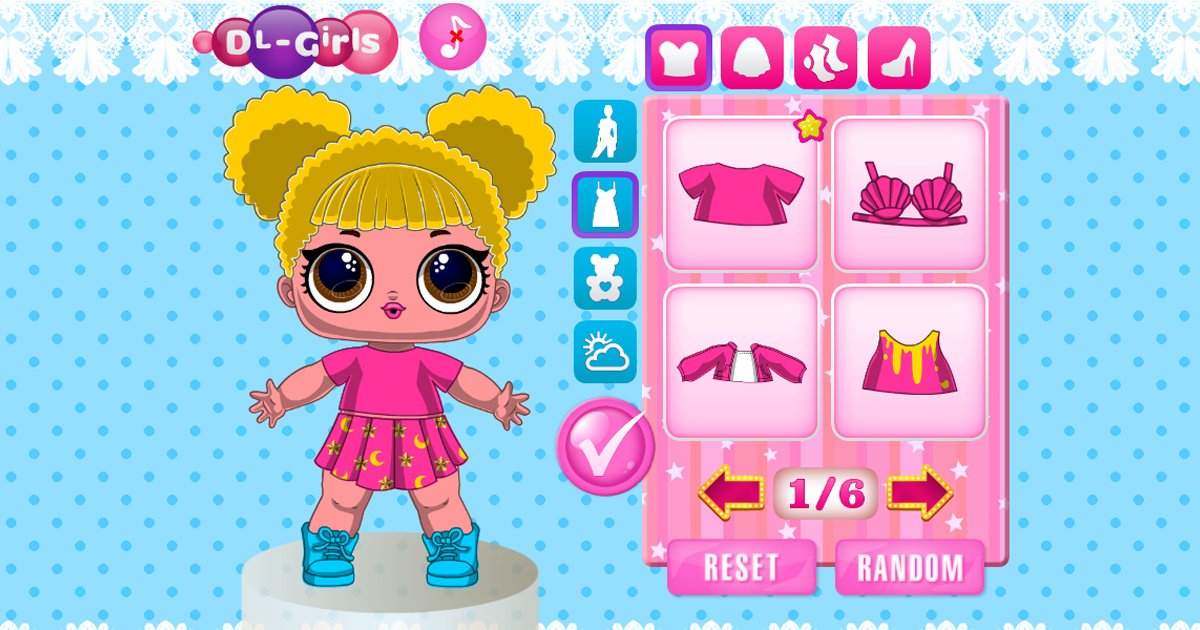Choose the pink seashell bra top

(909, 194)
